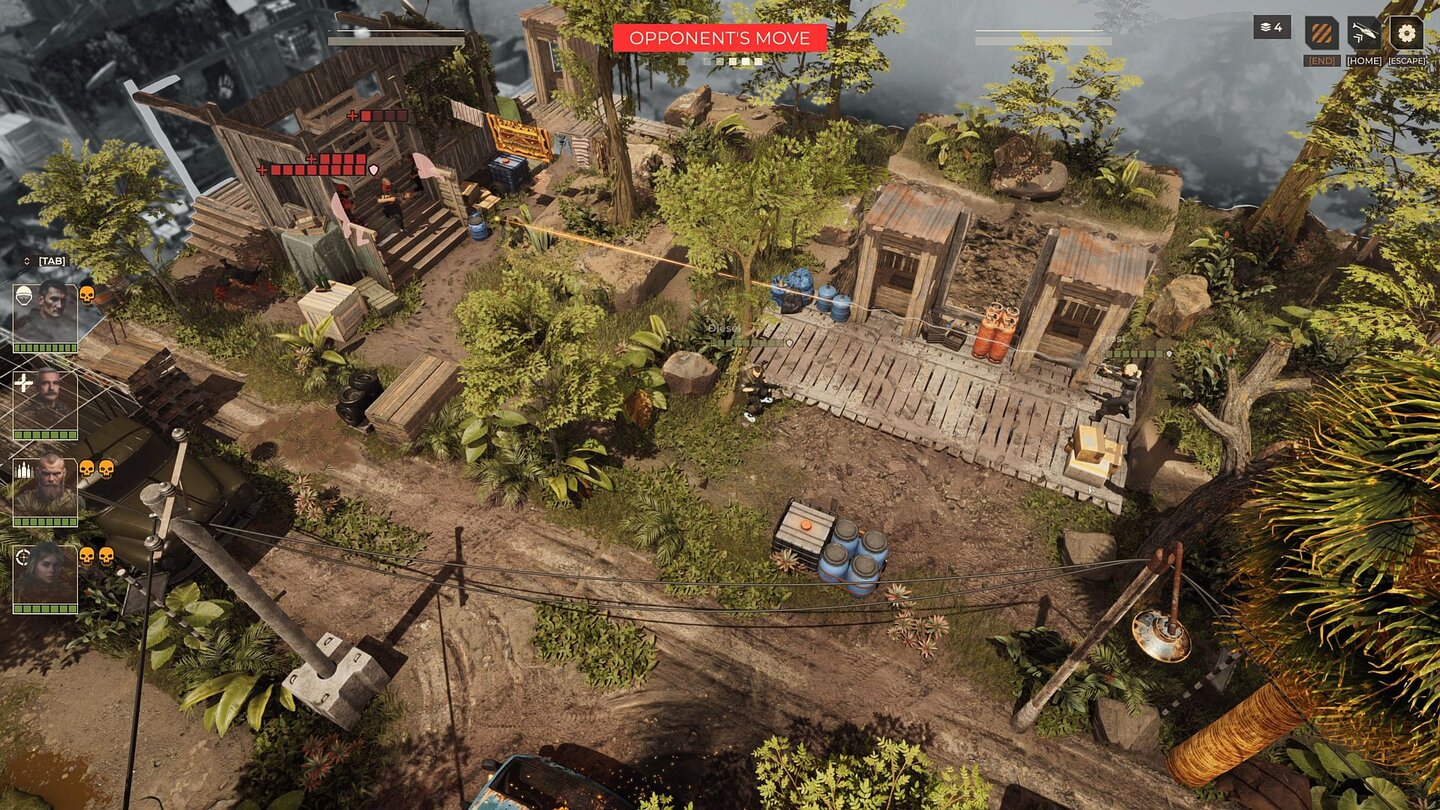Click the helmet class icon on the top portrait
Image resolution: width=1440 pixels, height=810 pixels.
pos(24,297)
